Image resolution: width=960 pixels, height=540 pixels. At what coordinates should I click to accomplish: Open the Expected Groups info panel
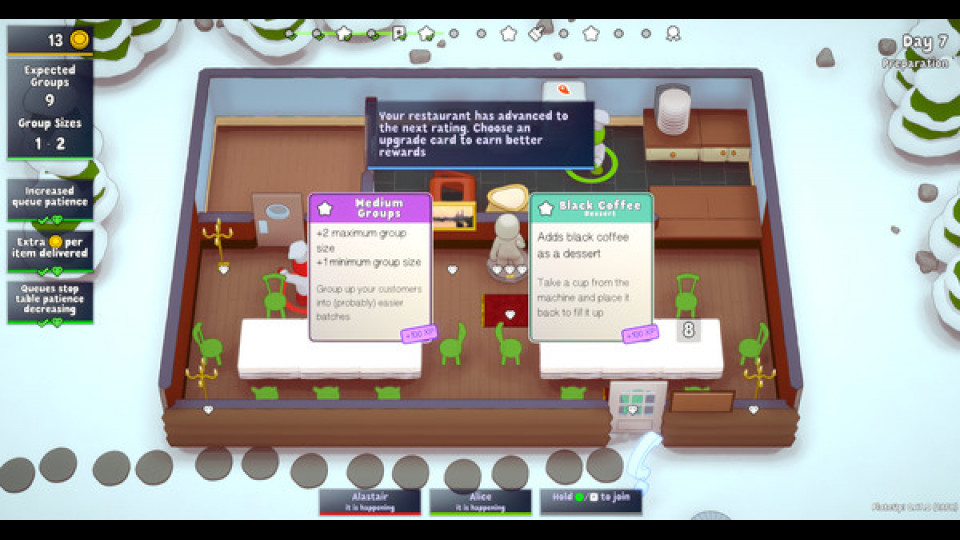(50, 108)
